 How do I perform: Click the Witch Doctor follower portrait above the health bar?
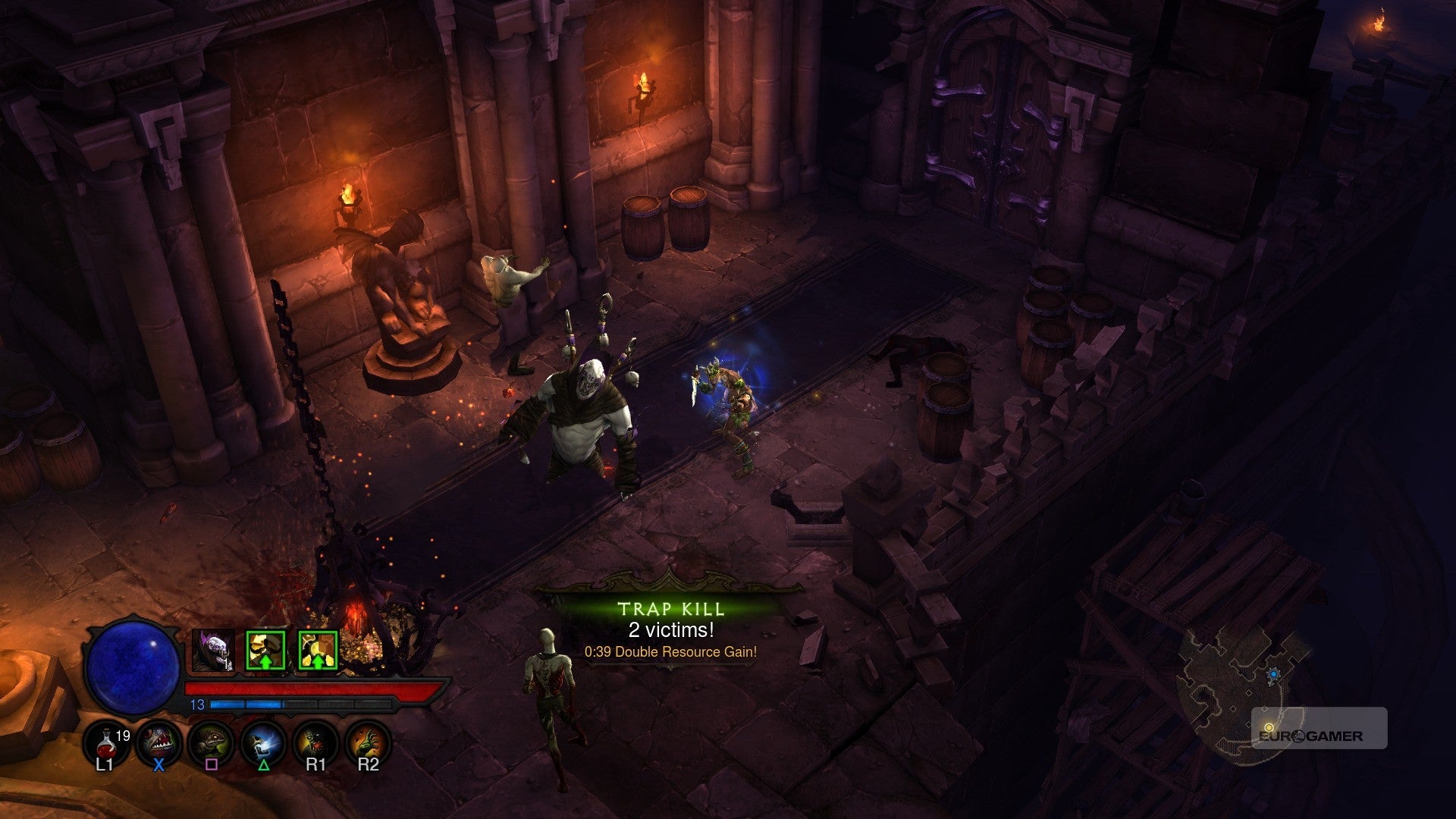pos(213,650)
